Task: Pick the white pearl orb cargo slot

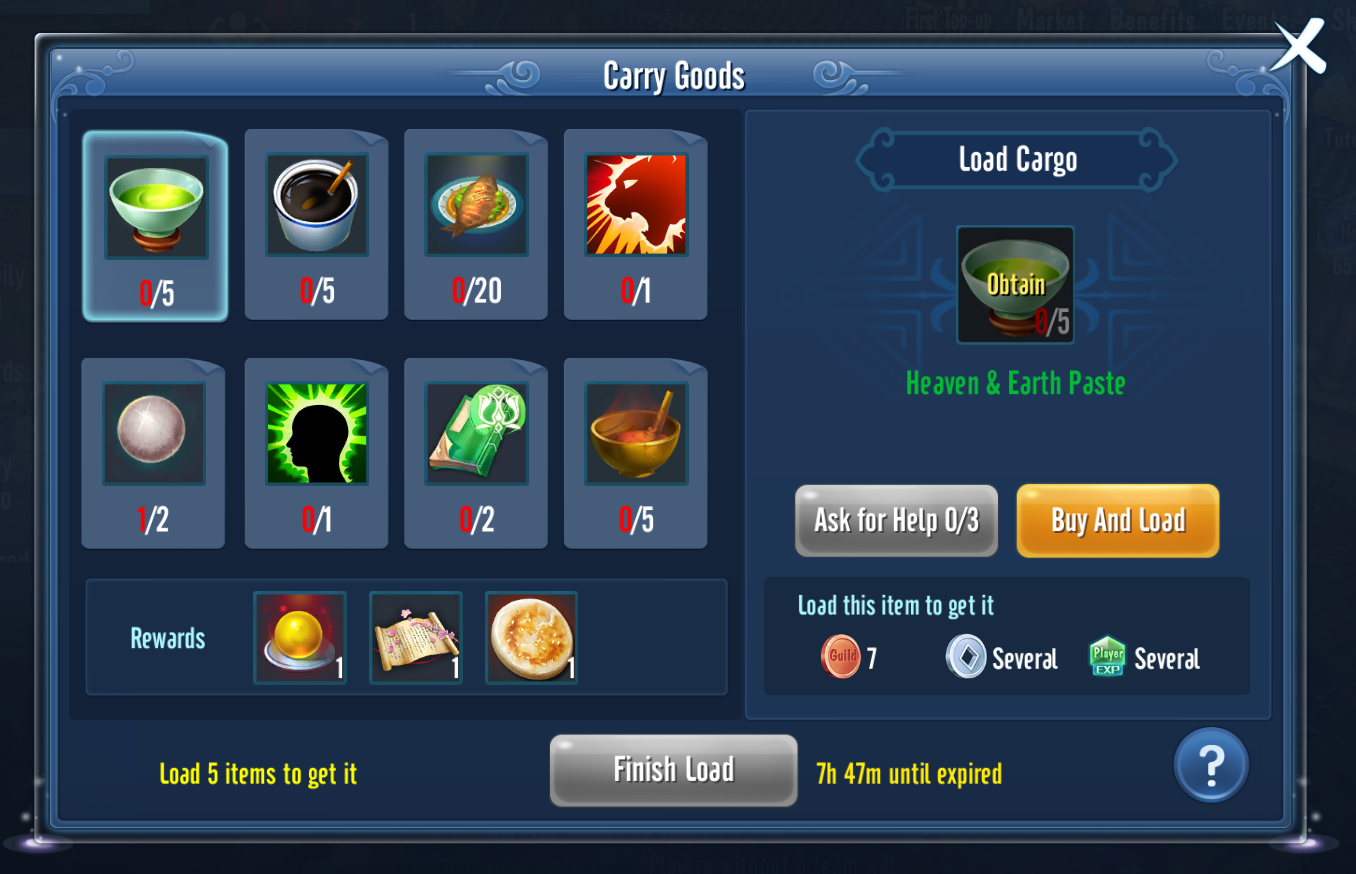Action: pyautogui.click(x=153, y=453)
